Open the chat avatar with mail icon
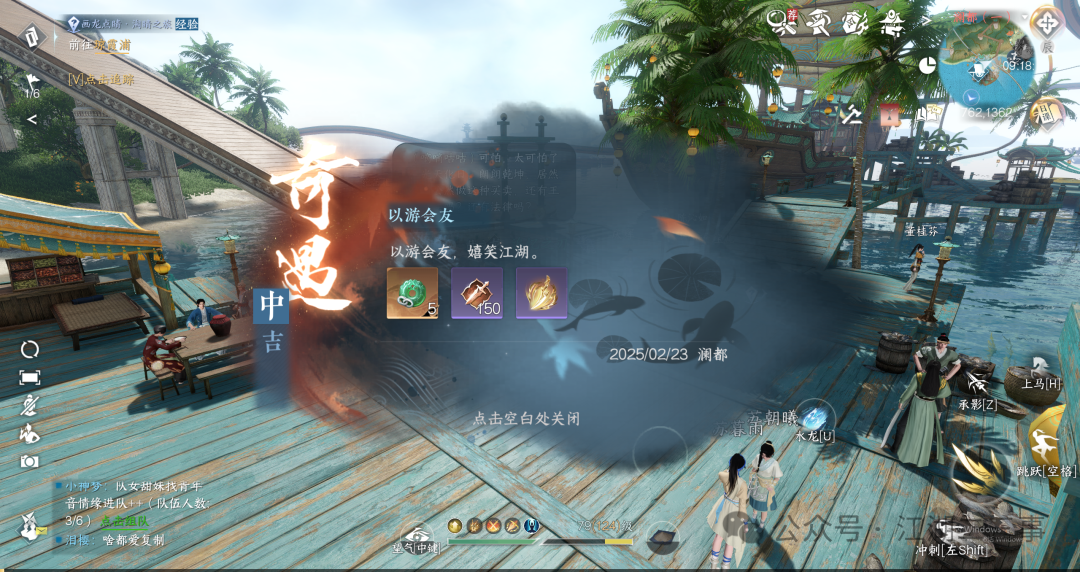 click(x=29, y=523)
